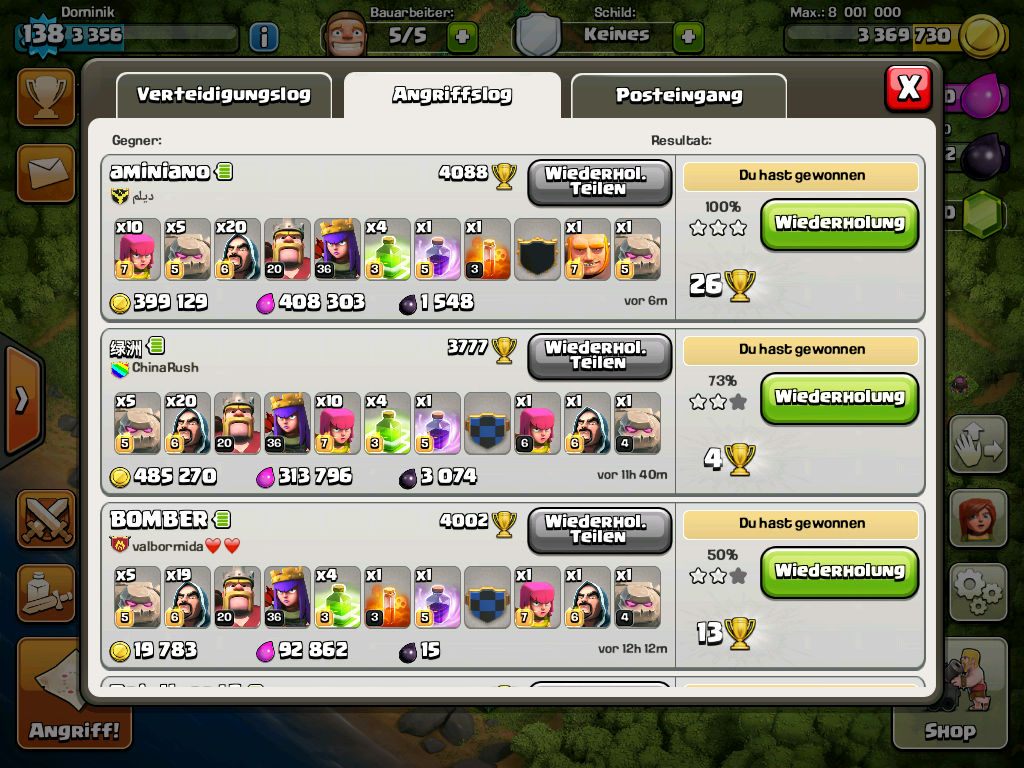Play the Wiederholung of the ChinaRush attack
The height and width of the screenshot is (768, 1024).
(x=839, y=398)
